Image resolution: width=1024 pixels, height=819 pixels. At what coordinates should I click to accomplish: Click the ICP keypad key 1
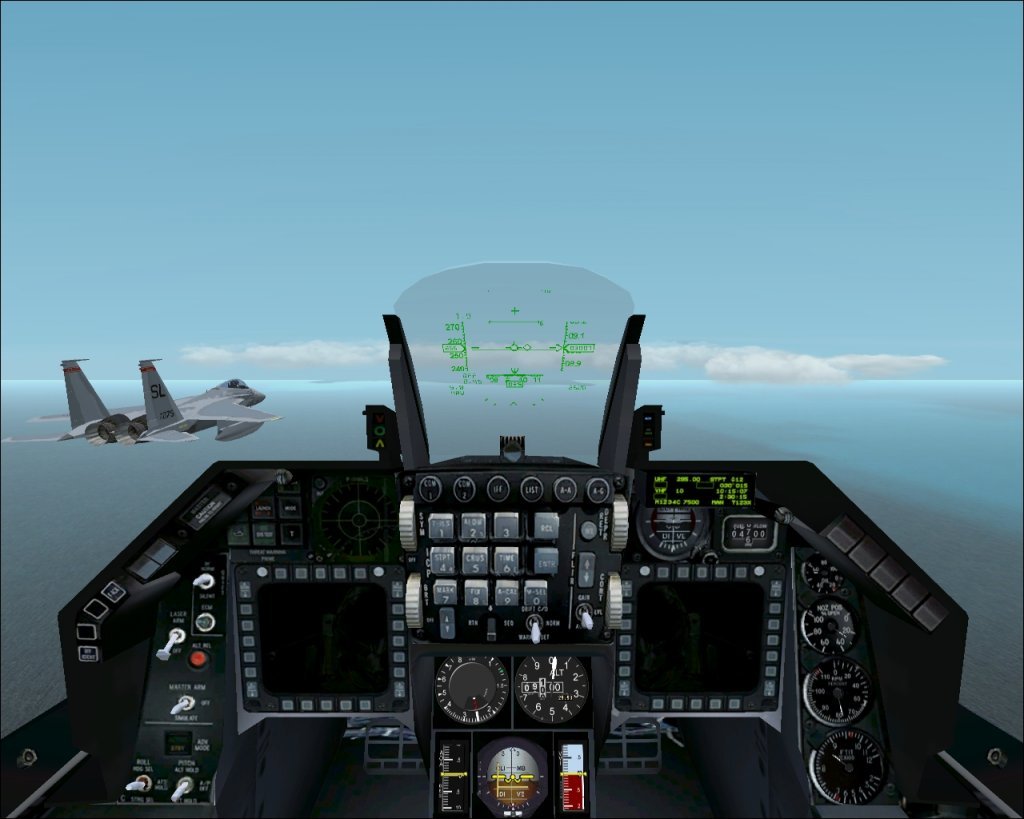click(x=442, y=526)
